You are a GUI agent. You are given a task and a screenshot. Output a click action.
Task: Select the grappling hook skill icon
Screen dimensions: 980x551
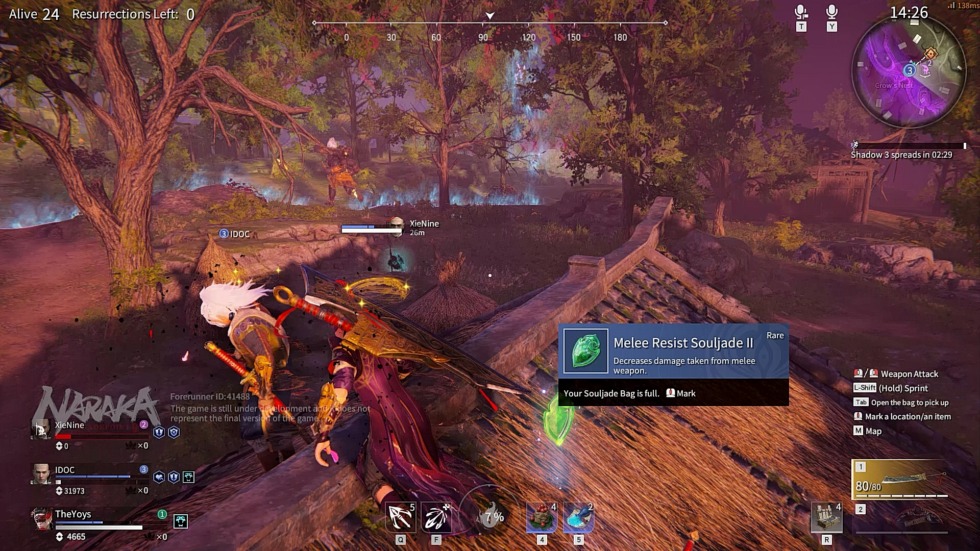pyautogui.click(x=401, y=517)
